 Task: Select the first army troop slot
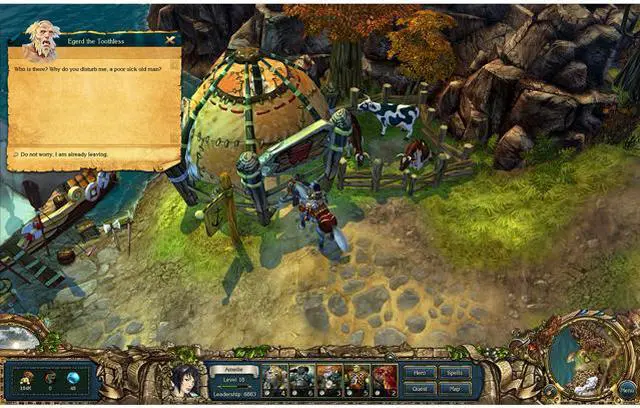pyautogui.click(x=276, y=381)
